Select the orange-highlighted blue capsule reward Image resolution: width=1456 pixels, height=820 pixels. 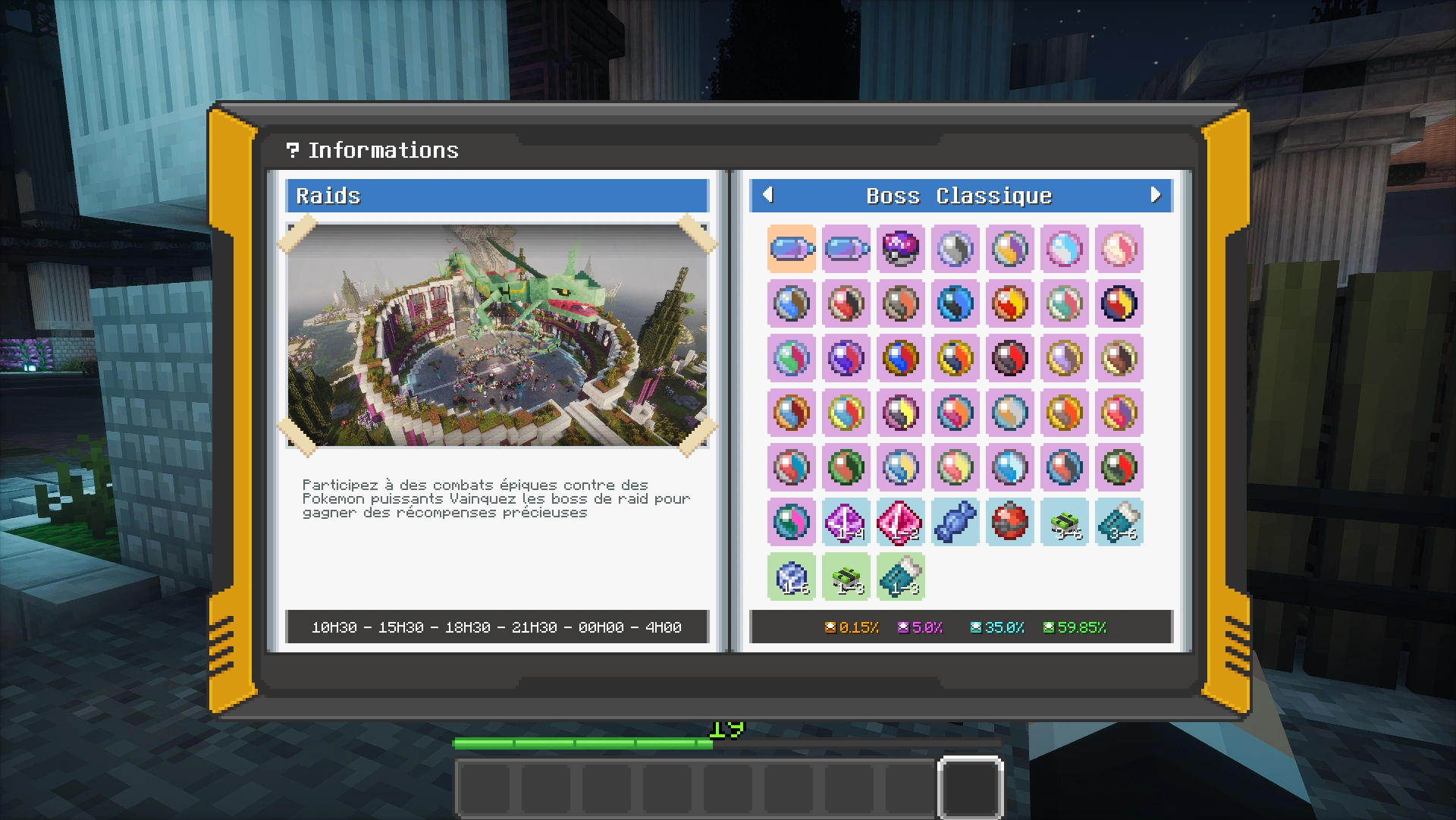tap(791, 248)
